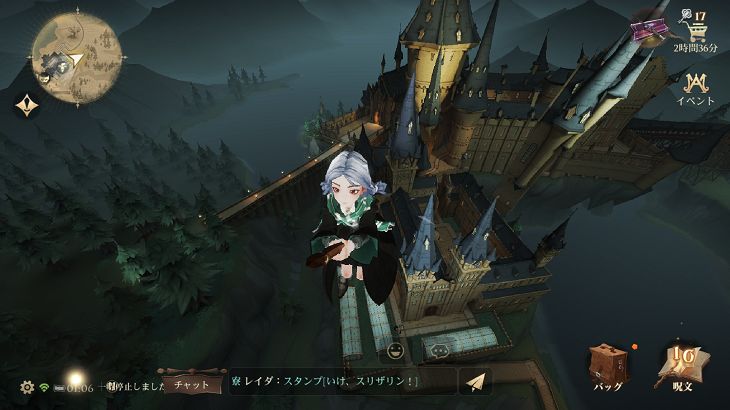Open the circular minimap
This screenshot has width=730, height=410.
click(x=77, y=53)
